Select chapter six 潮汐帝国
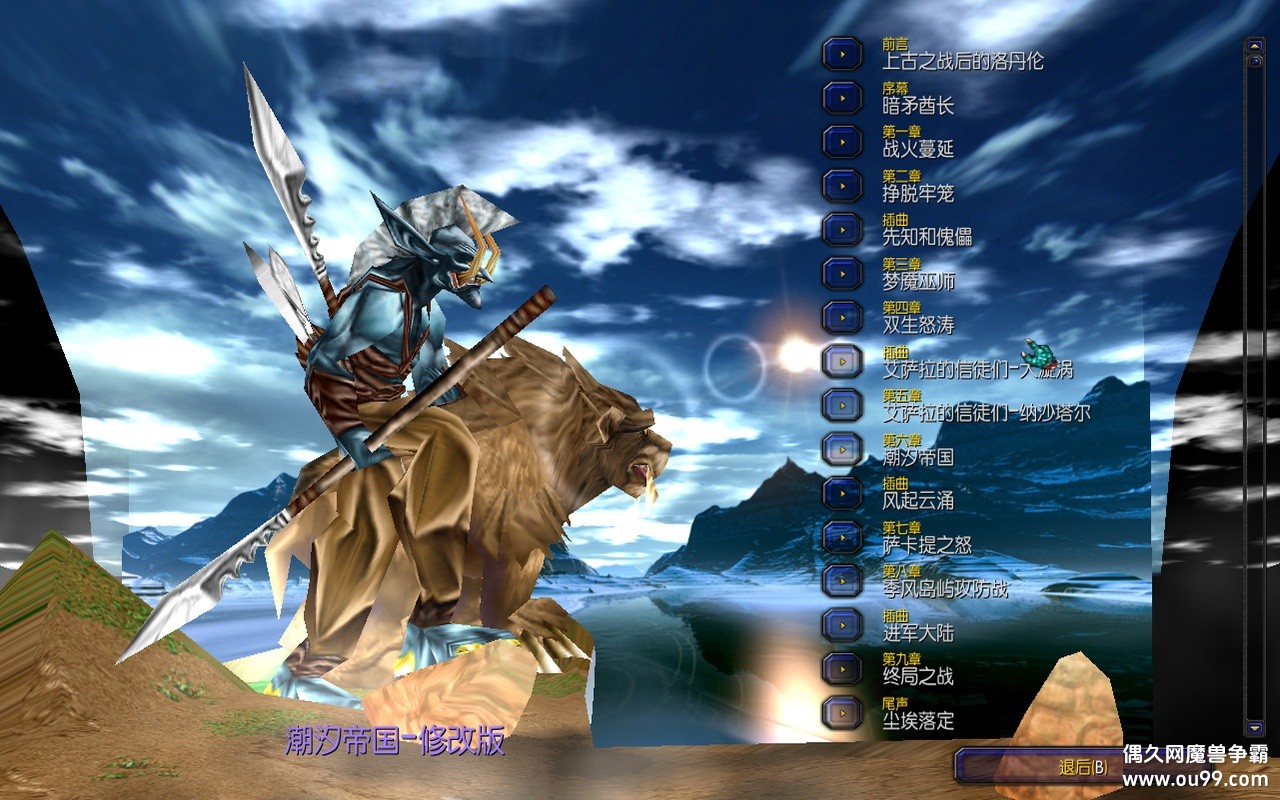The width and height of the screenshot is (1280, 800). (842, 449)
